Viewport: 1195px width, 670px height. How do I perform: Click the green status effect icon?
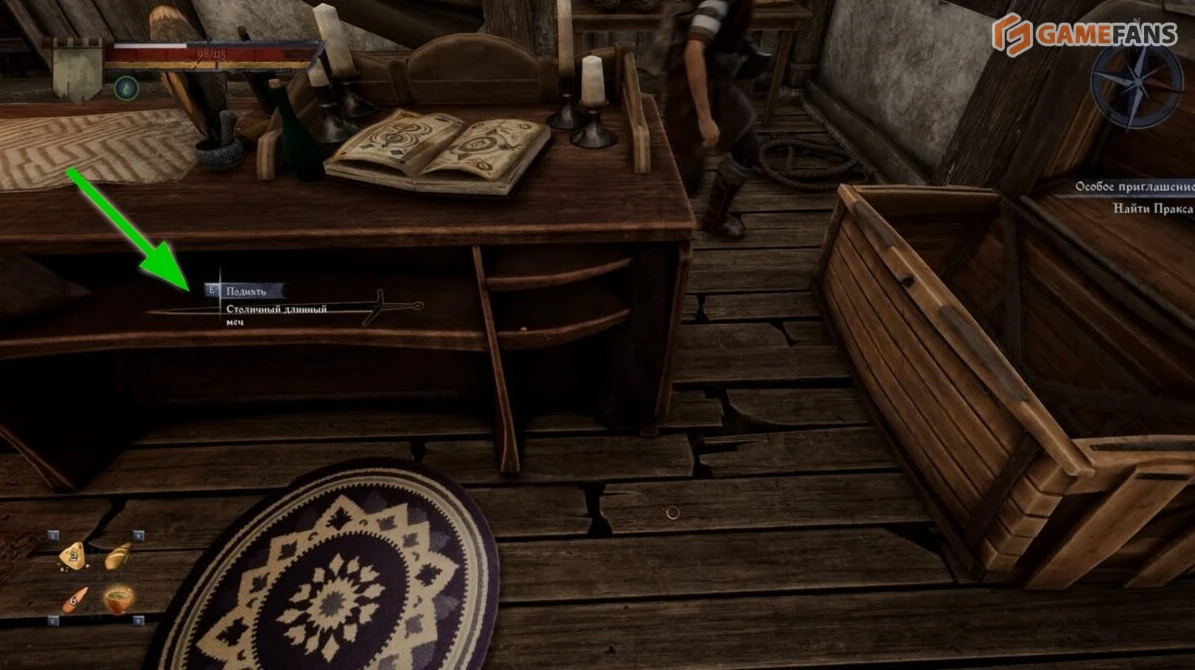(126, 88)
